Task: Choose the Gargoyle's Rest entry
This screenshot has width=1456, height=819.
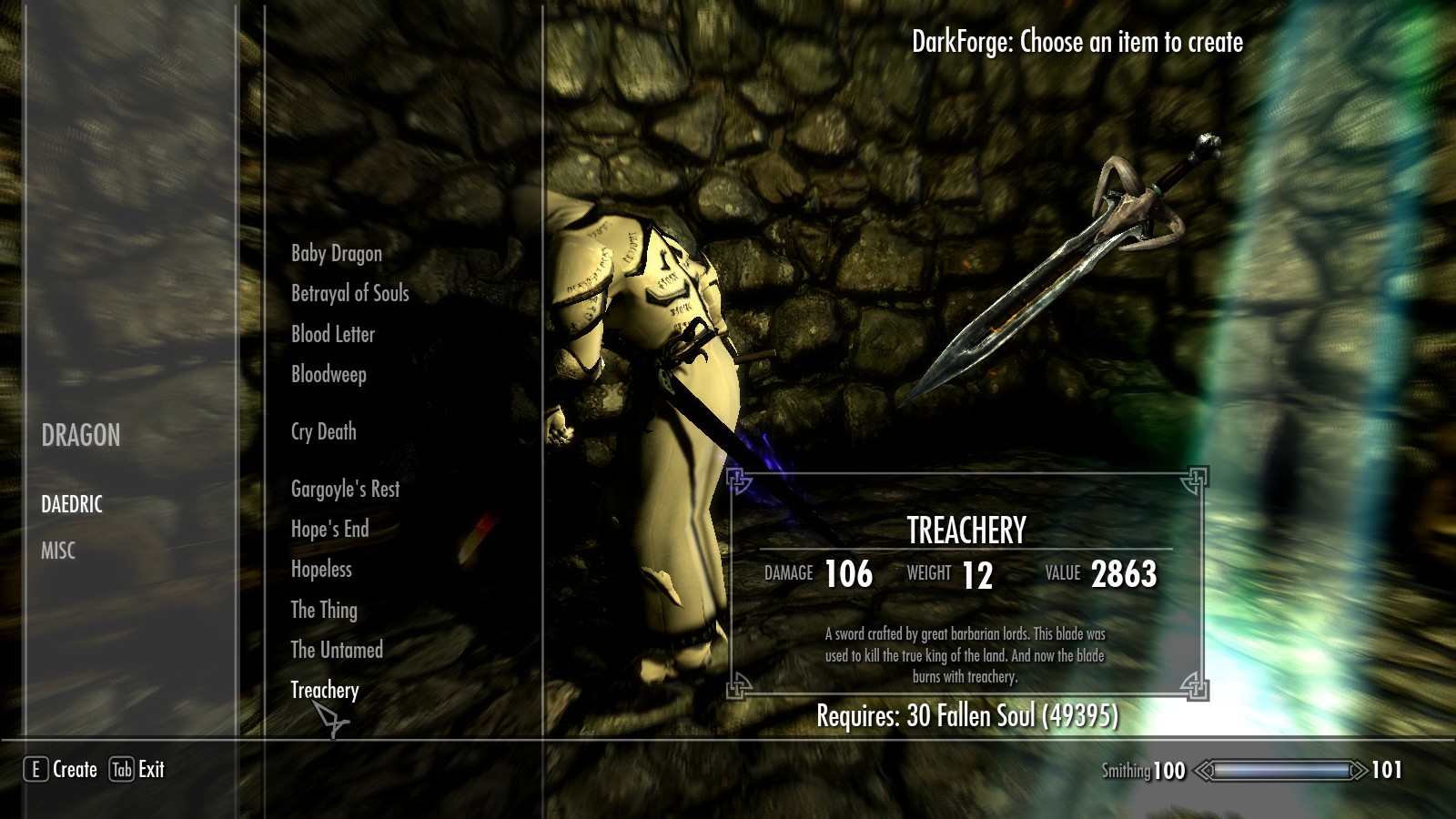Action: (x=345, y=489)
